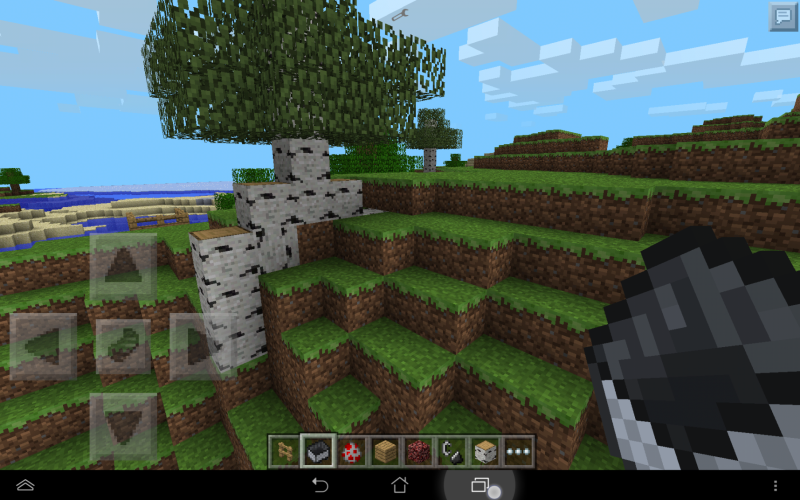Tap the move right arrow on the D-pad
800x500 pixels.
coord(201,346)
